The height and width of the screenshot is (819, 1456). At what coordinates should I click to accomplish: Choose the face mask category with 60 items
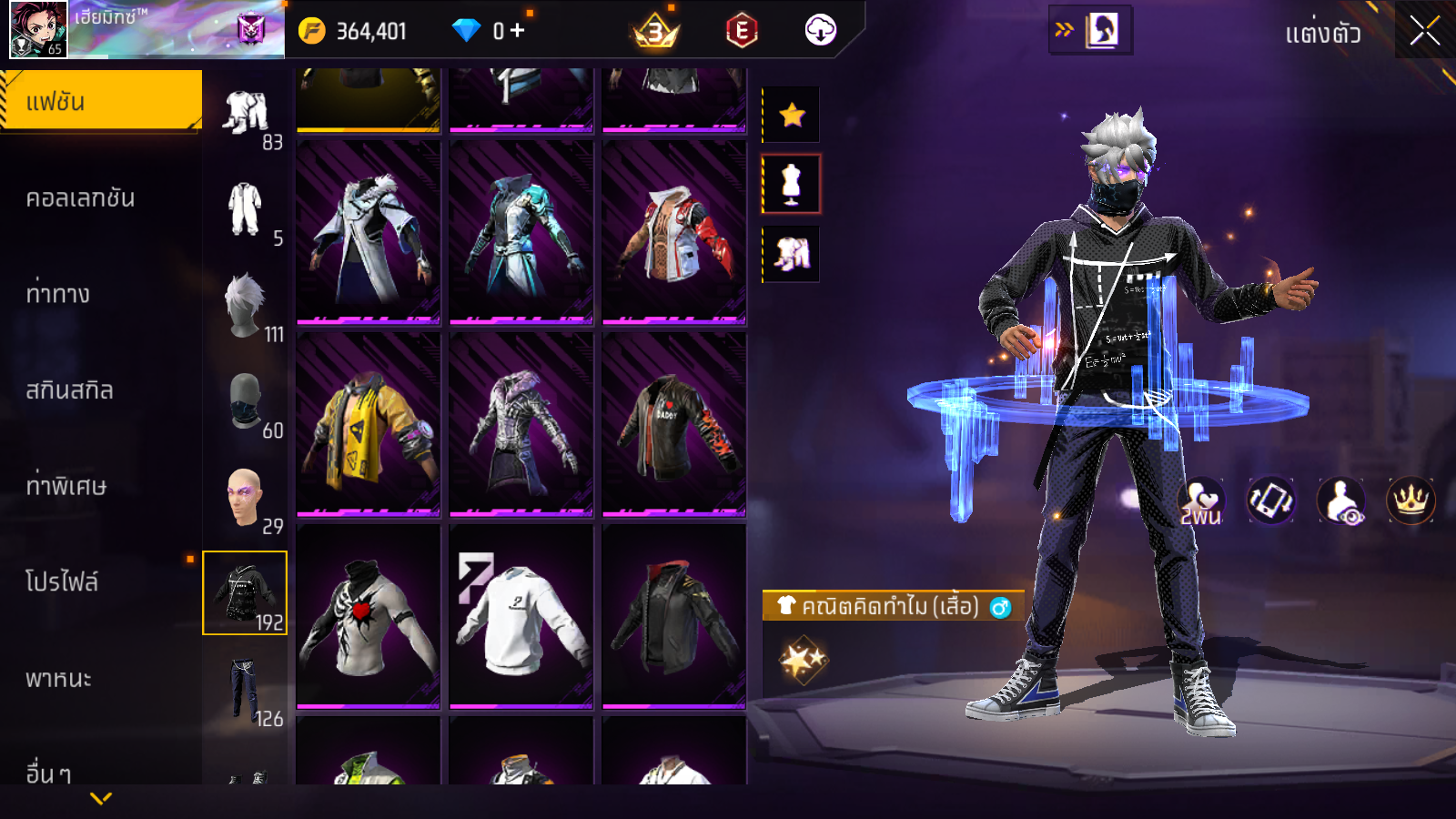246,402
